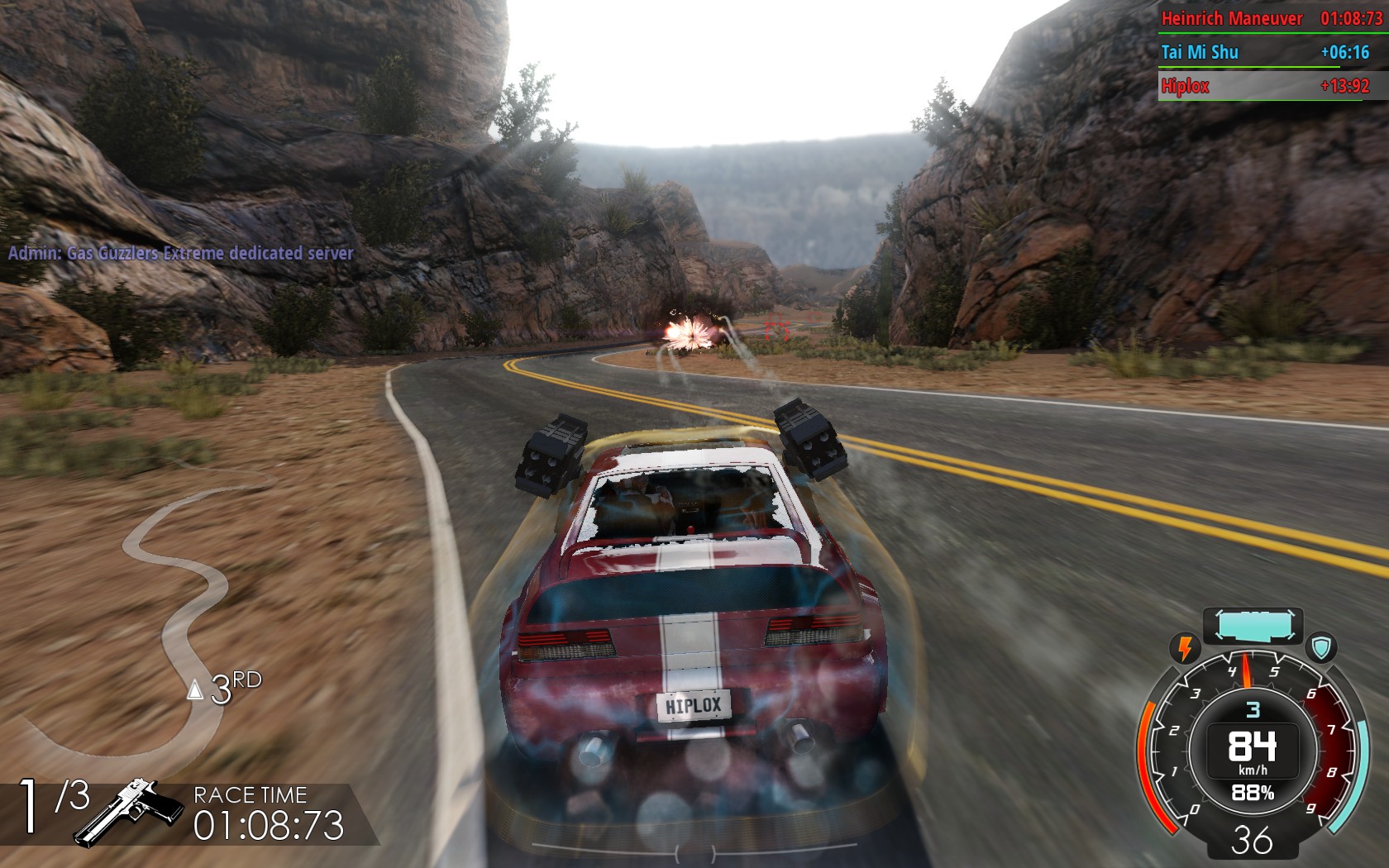Screen dimensions: 1389x868
Task: Click the Admin server chat message
Action: (180, 253)
